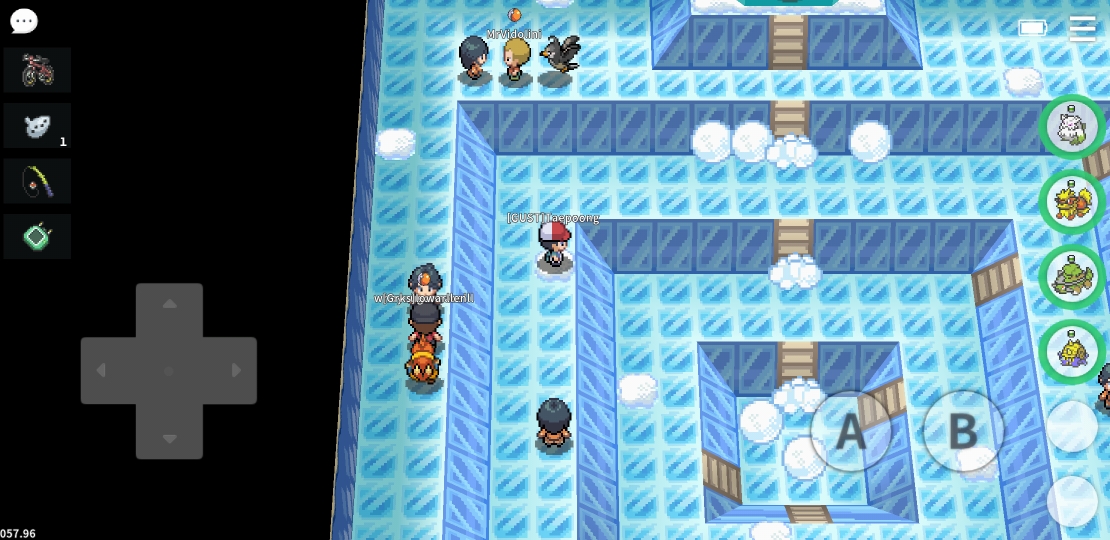Use the bicycle hotbar item

click(37, 70)
